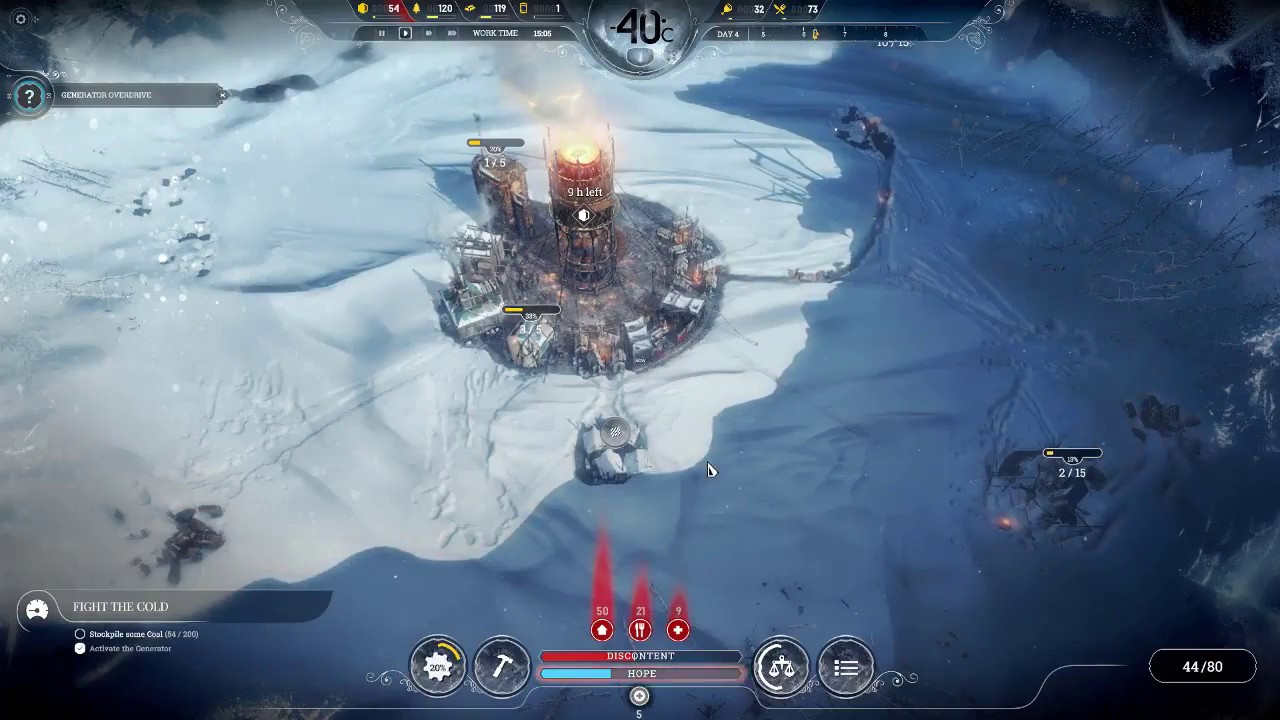Click the Discontent bar

tap(640, 656)
